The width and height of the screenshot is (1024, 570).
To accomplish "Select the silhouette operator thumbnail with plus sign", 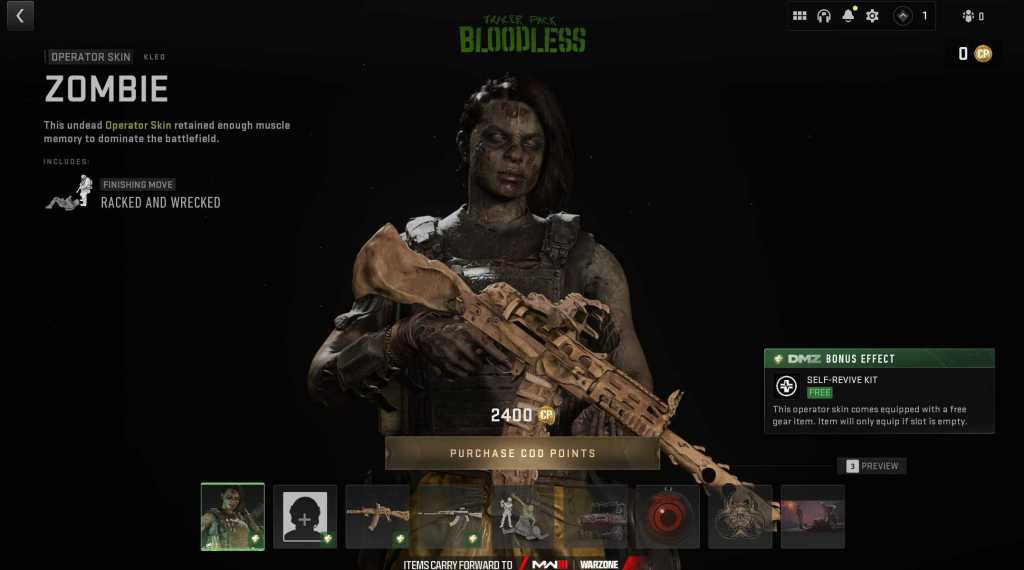I will point(305,517).
